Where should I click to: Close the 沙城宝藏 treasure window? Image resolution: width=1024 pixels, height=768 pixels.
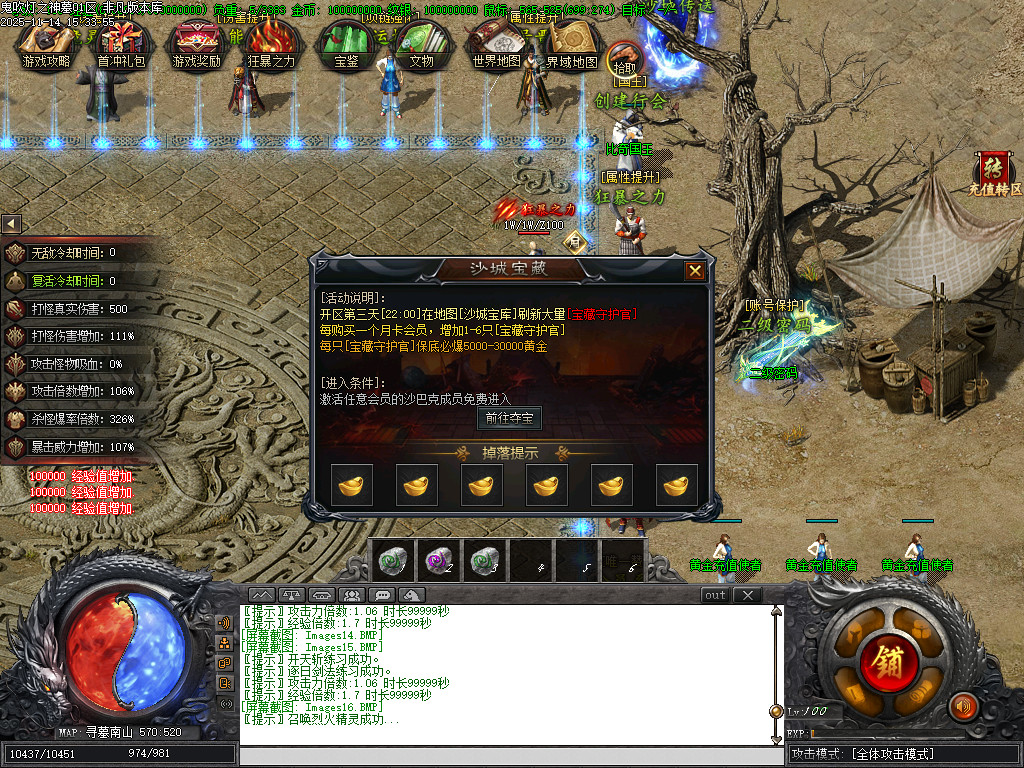coord(695,270)
